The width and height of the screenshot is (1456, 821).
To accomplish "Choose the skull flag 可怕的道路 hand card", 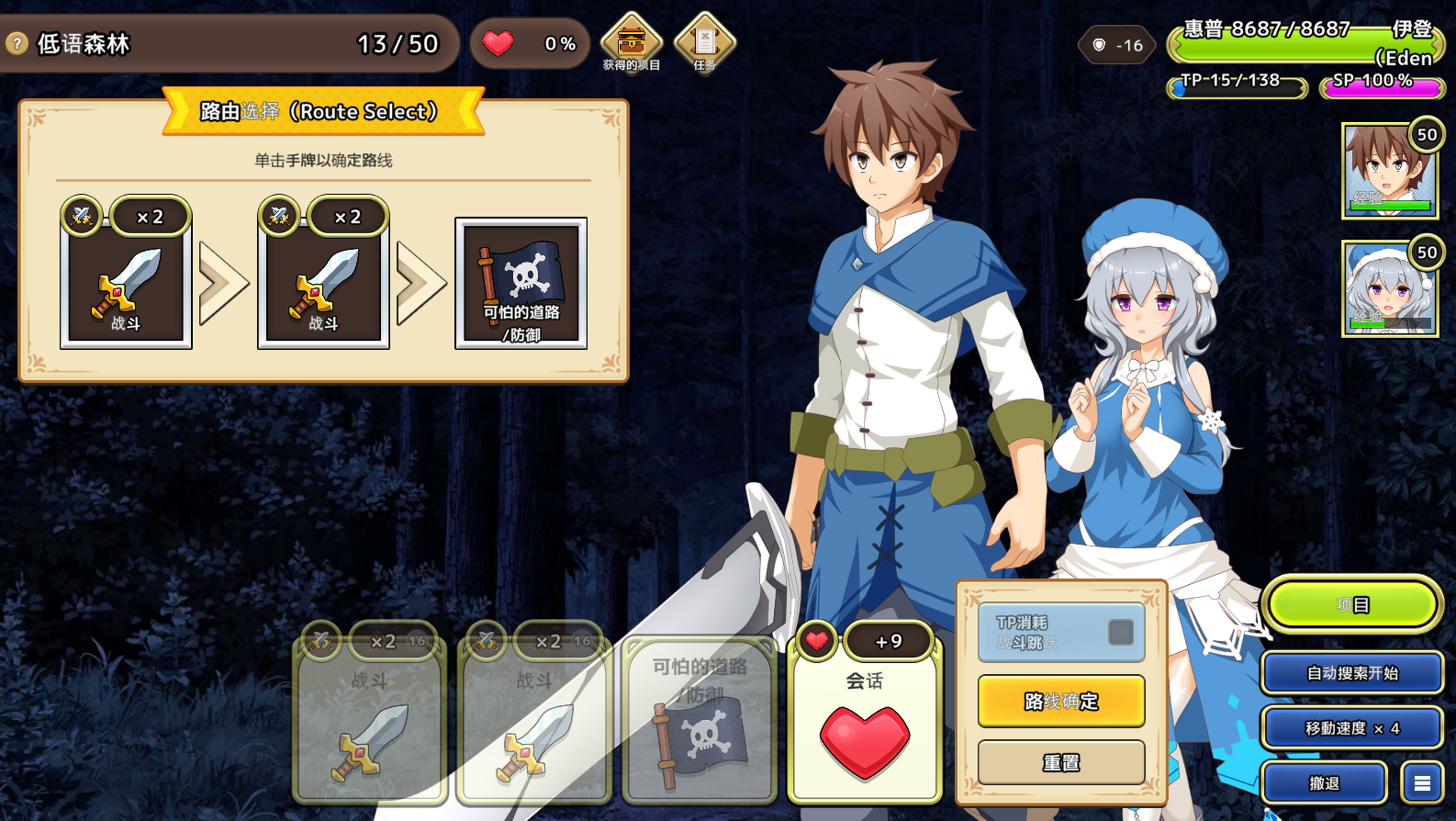I will (x=700, y=721).
